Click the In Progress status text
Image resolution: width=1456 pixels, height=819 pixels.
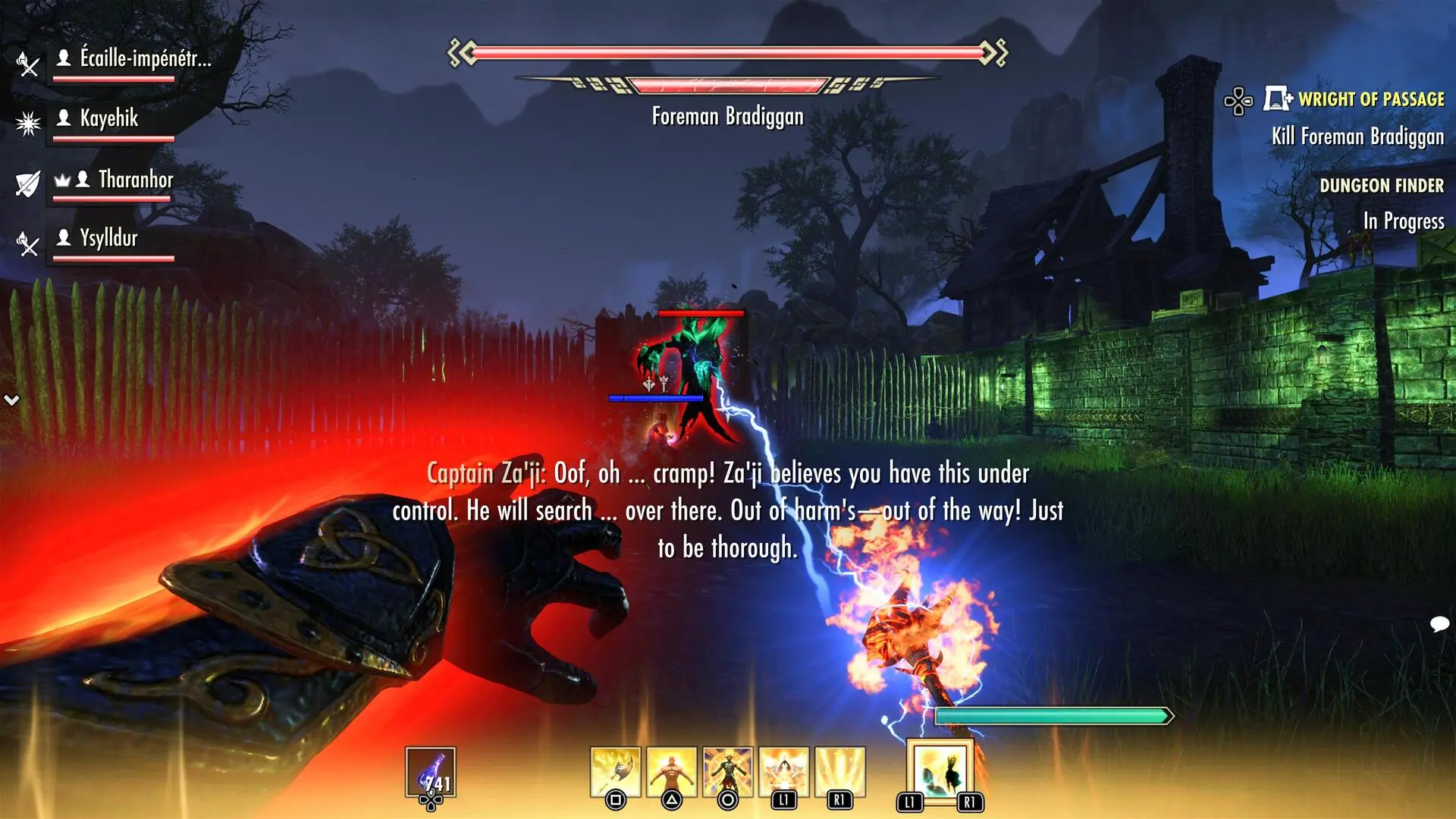coord(1406,222)
